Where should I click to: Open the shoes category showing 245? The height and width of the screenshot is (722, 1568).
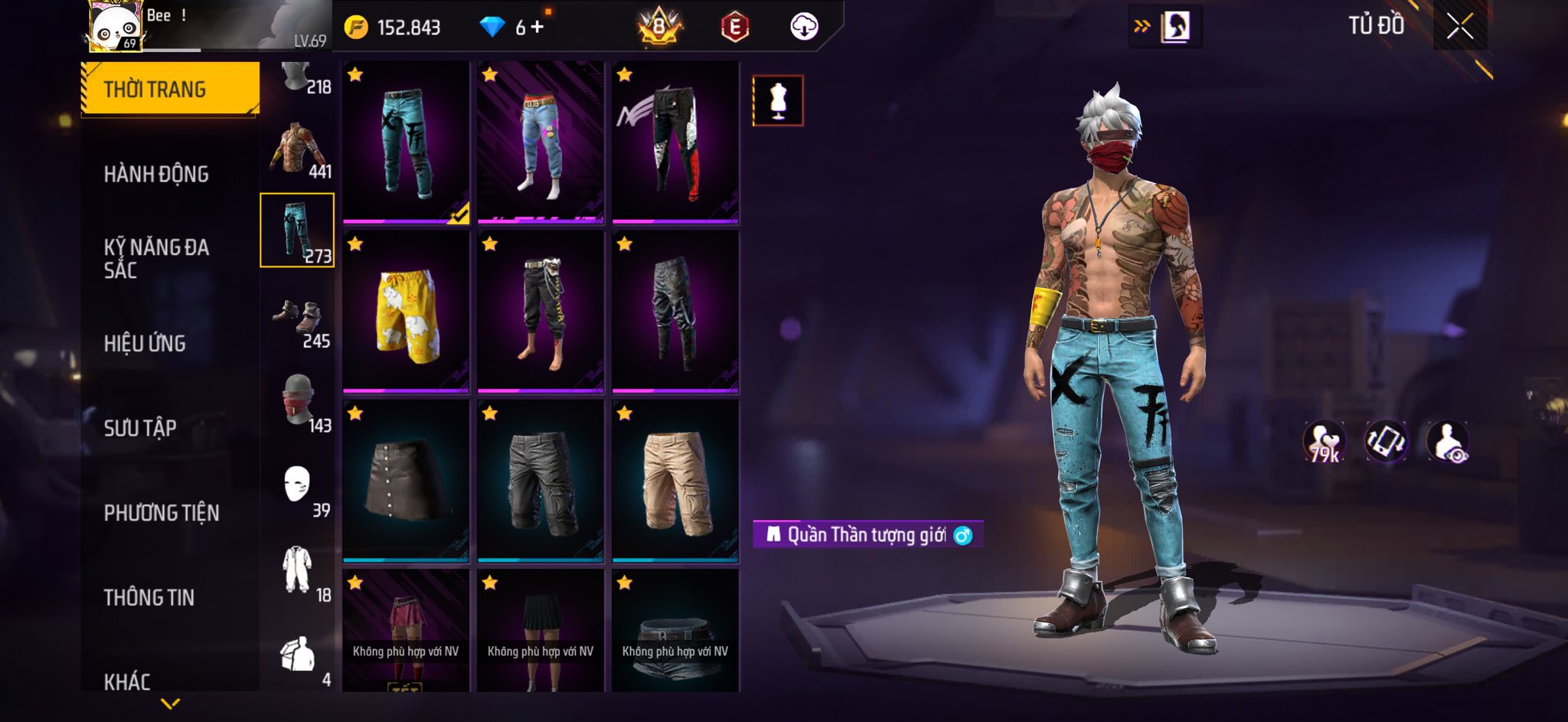point(298,322)
